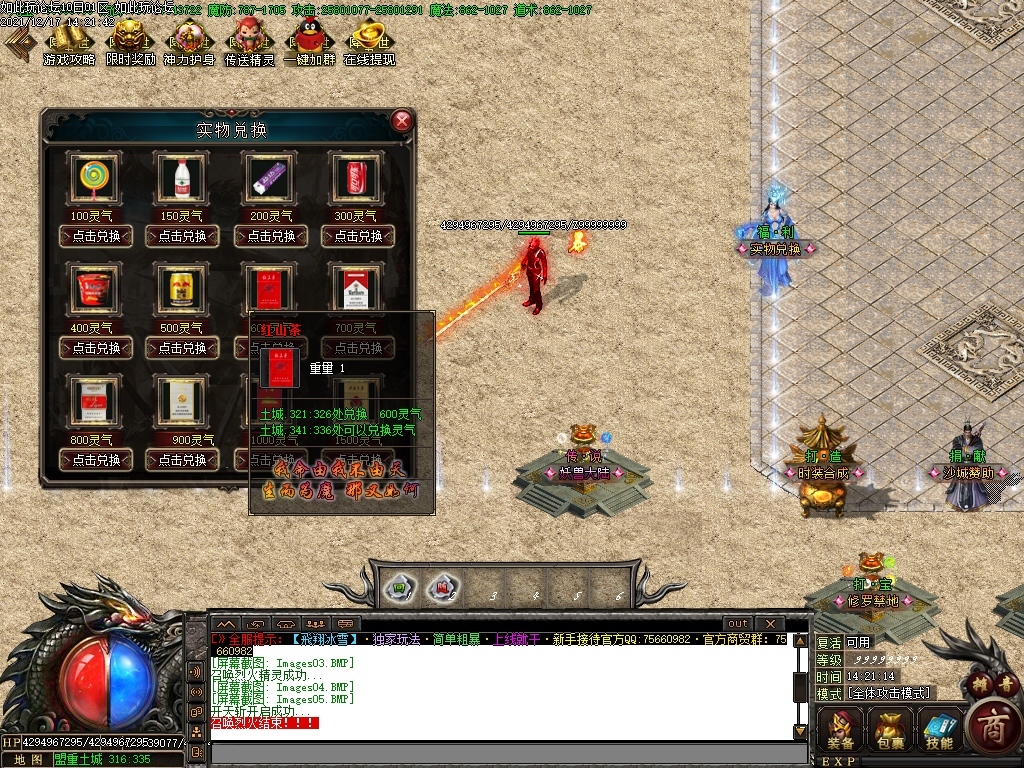Open the 包裹 bag inventory
The width and height of the screenshot is (1024, 768).
point(890,727)
